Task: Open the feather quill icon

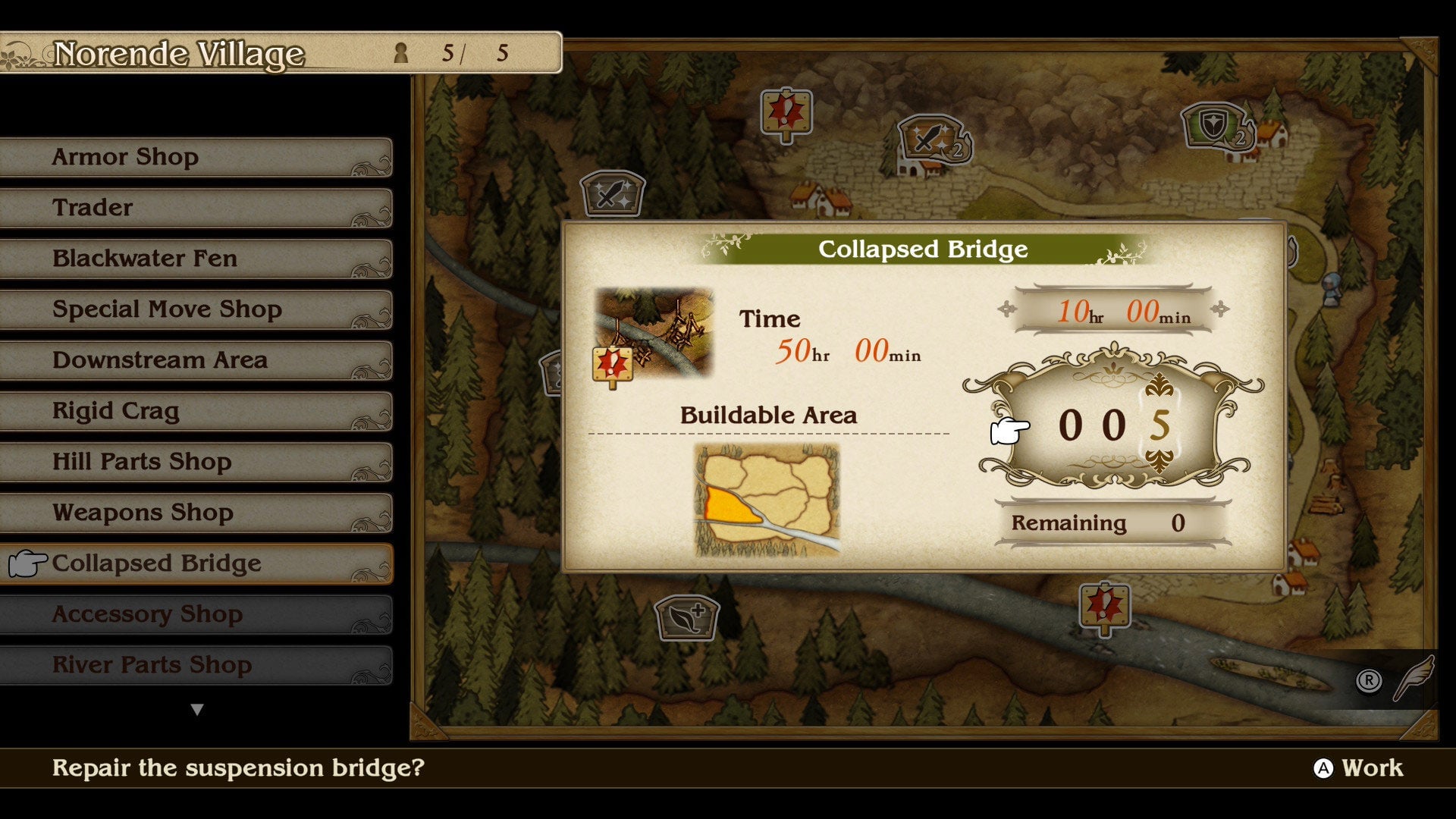Action: click(1414, 677)
